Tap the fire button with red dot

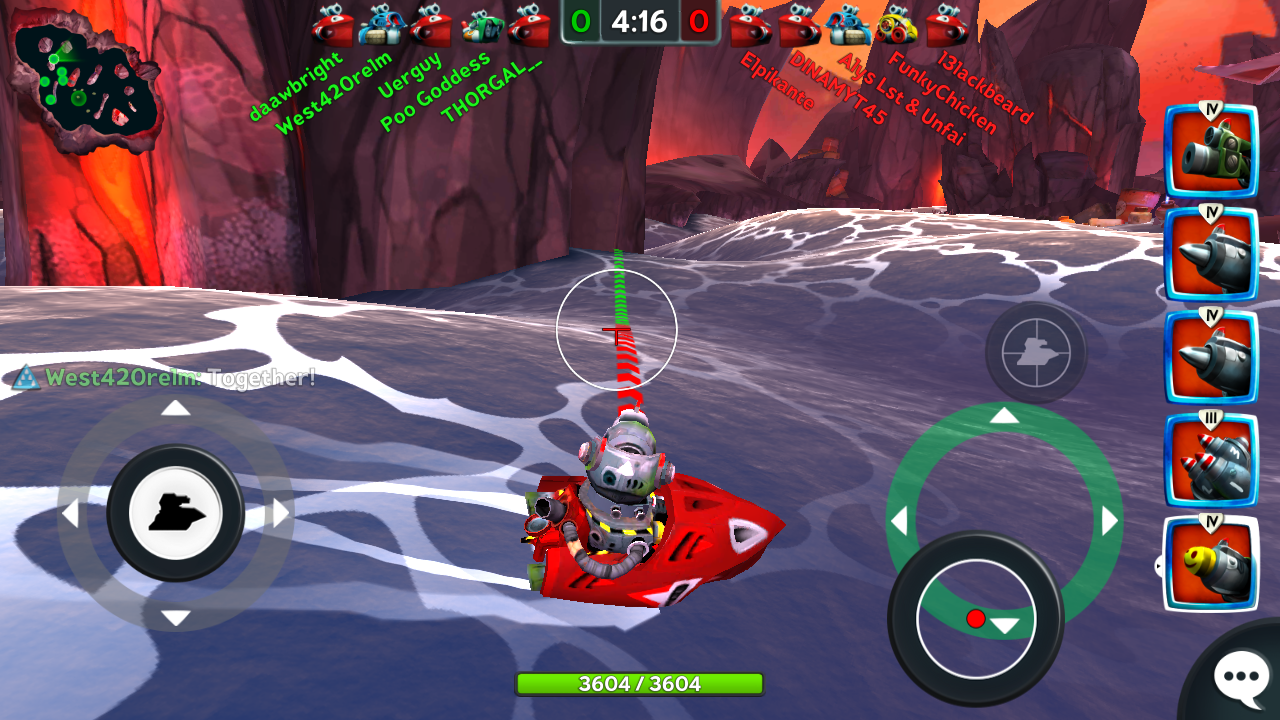coord(975,618)
